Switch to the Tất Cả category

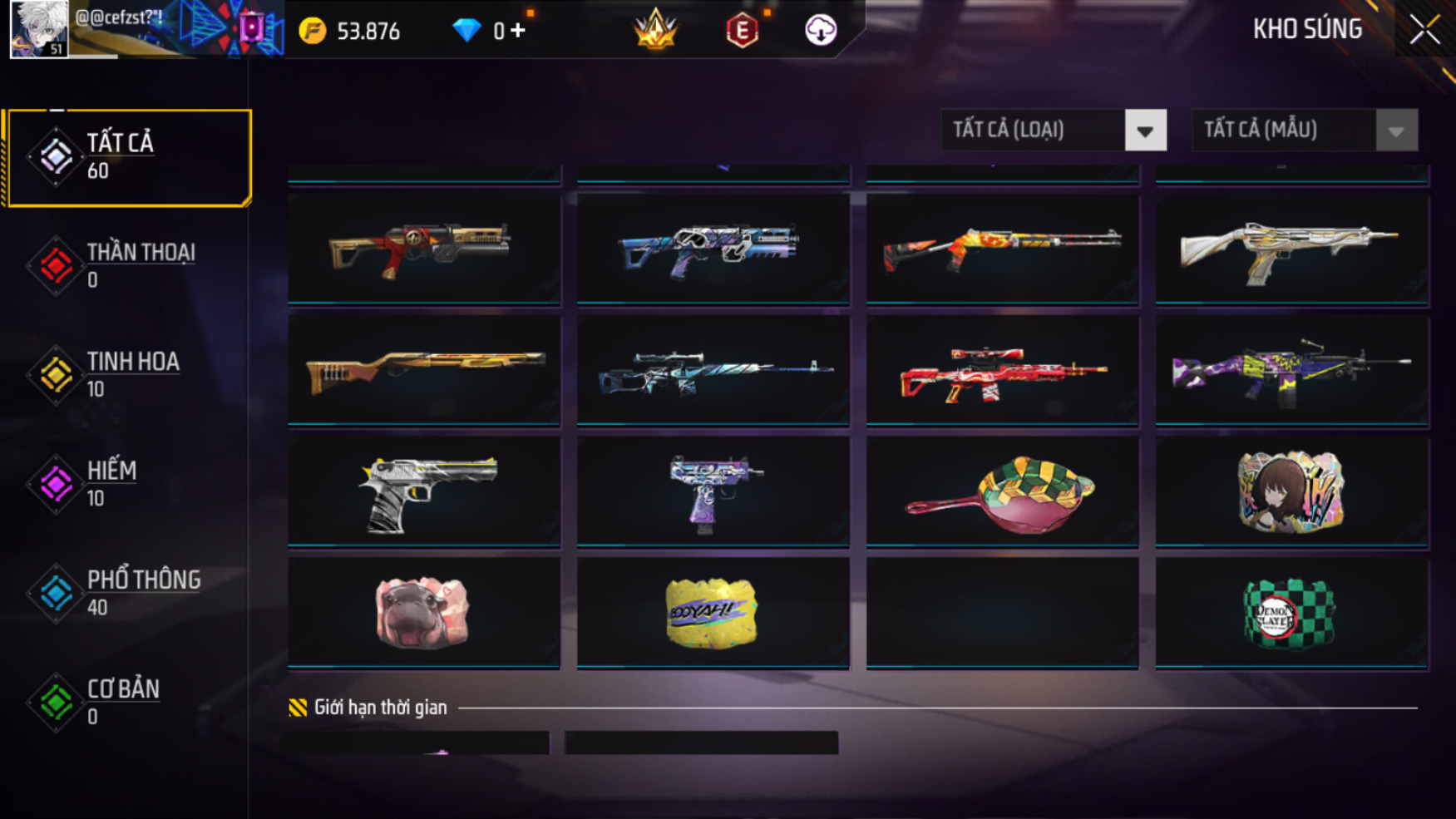click(127, 157)
